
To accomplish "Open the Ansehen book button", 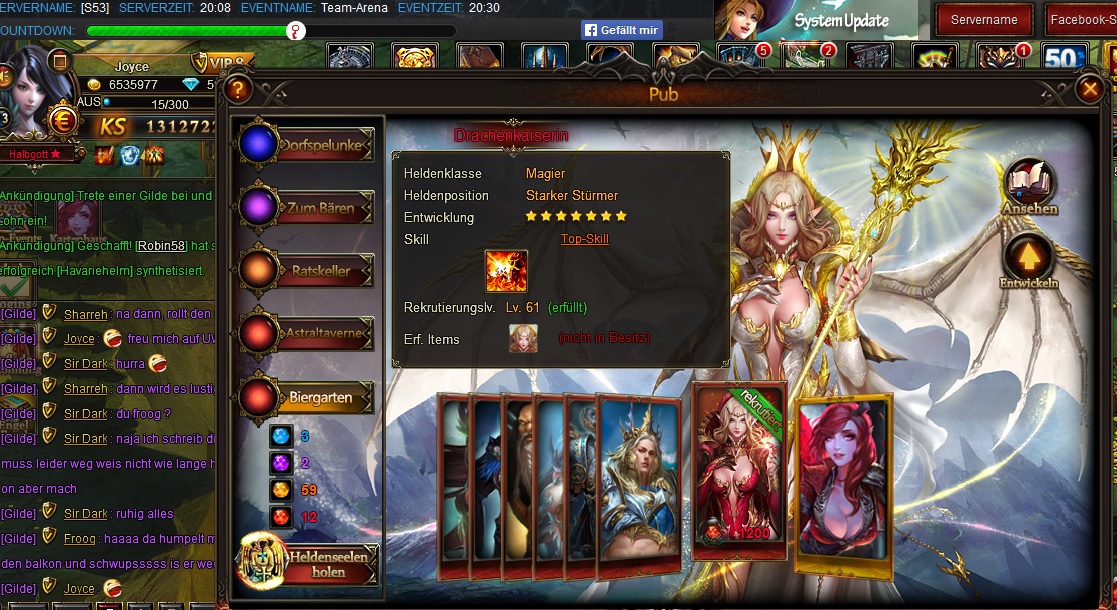I will pos(1029,183).
